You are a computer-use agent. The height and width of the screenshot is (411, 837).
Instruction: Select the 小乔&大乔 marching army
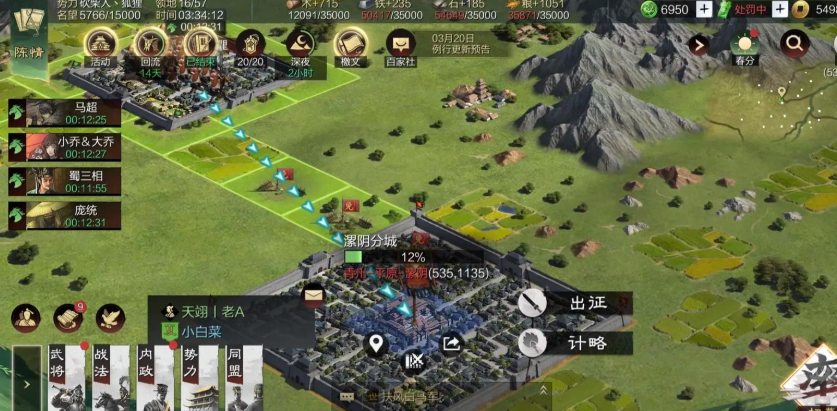click(x=64, y=147)
